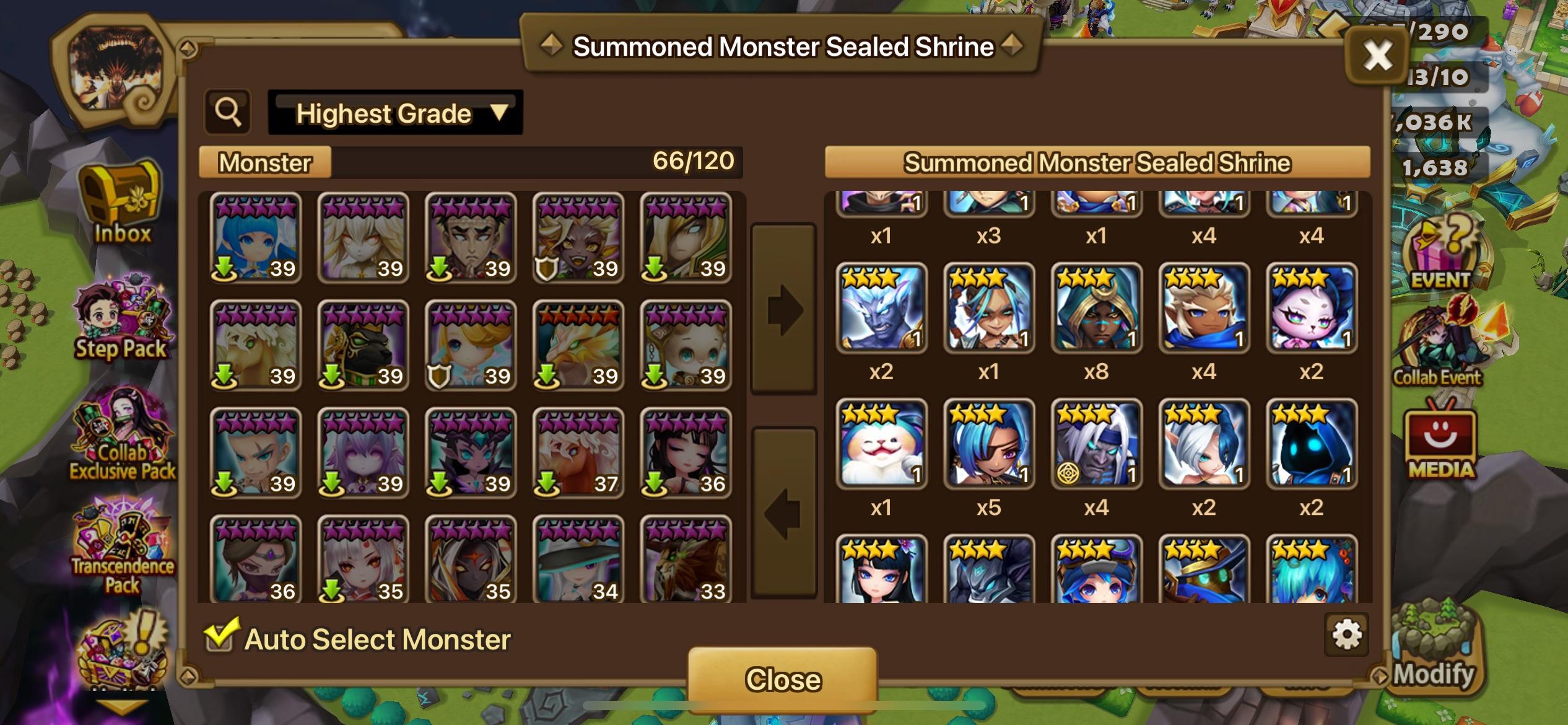
Task: Open the Highest Grade sorting dropdown
Action: point(395,113)
